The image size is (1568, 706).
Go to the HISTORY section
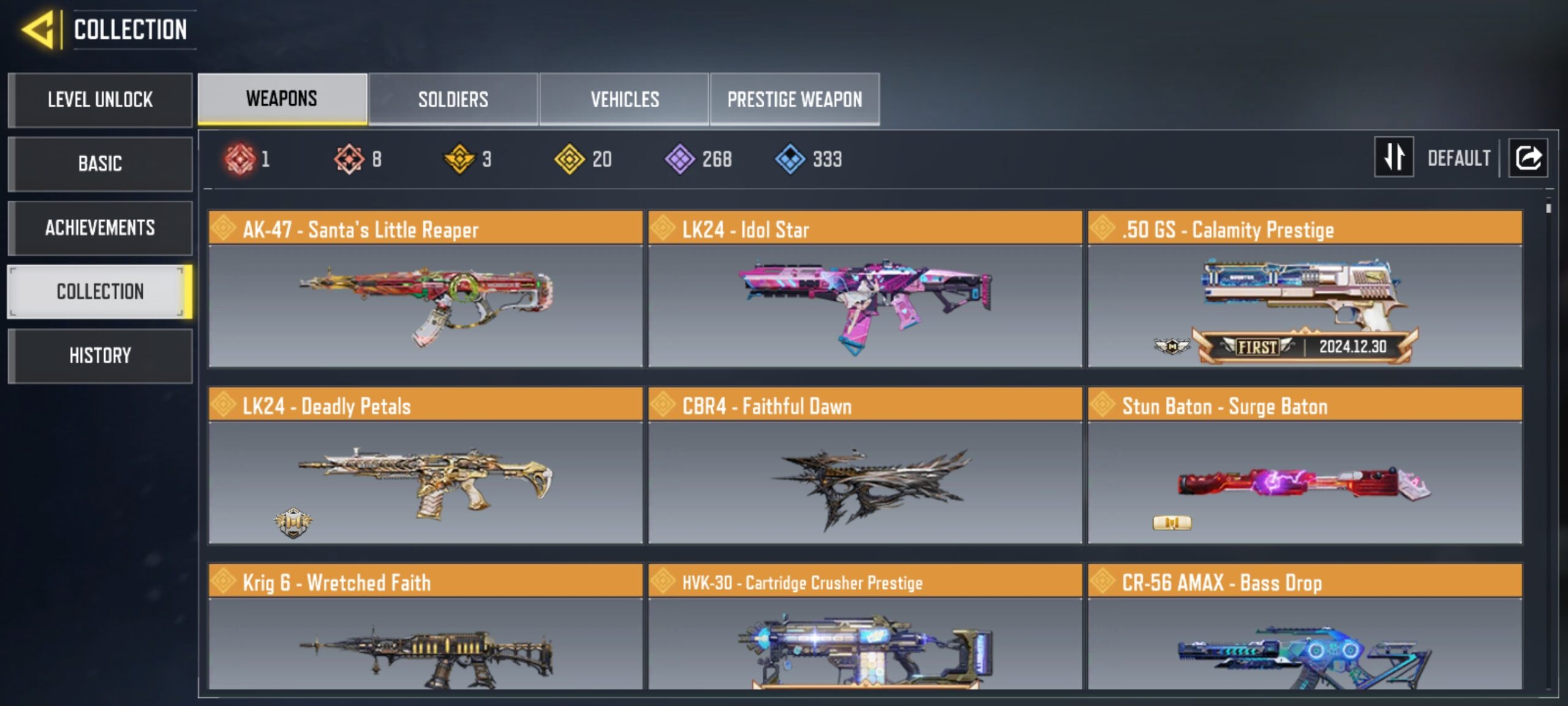[100, 355]
